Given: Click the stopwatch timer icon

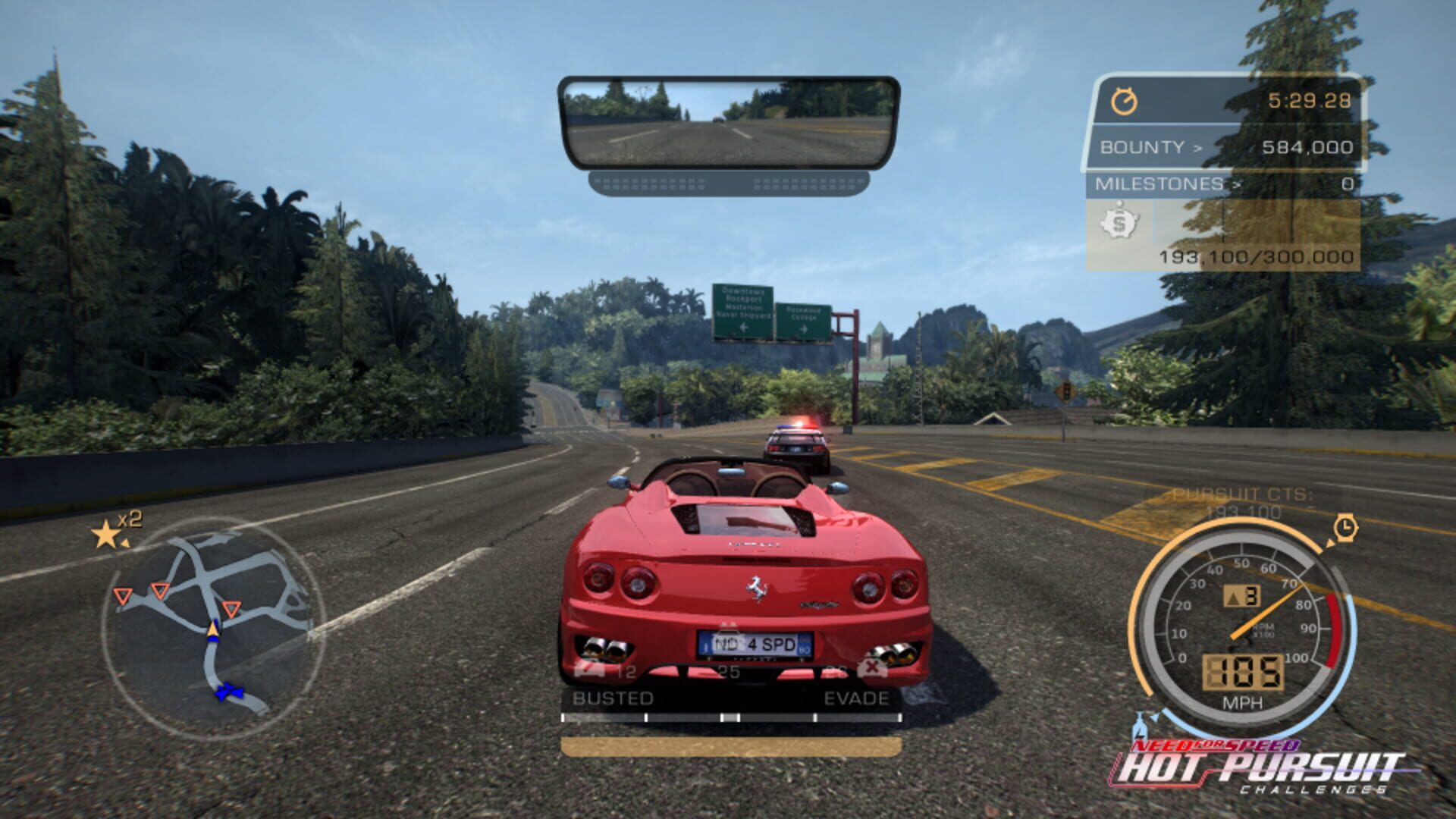Looking at the screenshot, I should pyautogui.click(x=1125, y=99).
